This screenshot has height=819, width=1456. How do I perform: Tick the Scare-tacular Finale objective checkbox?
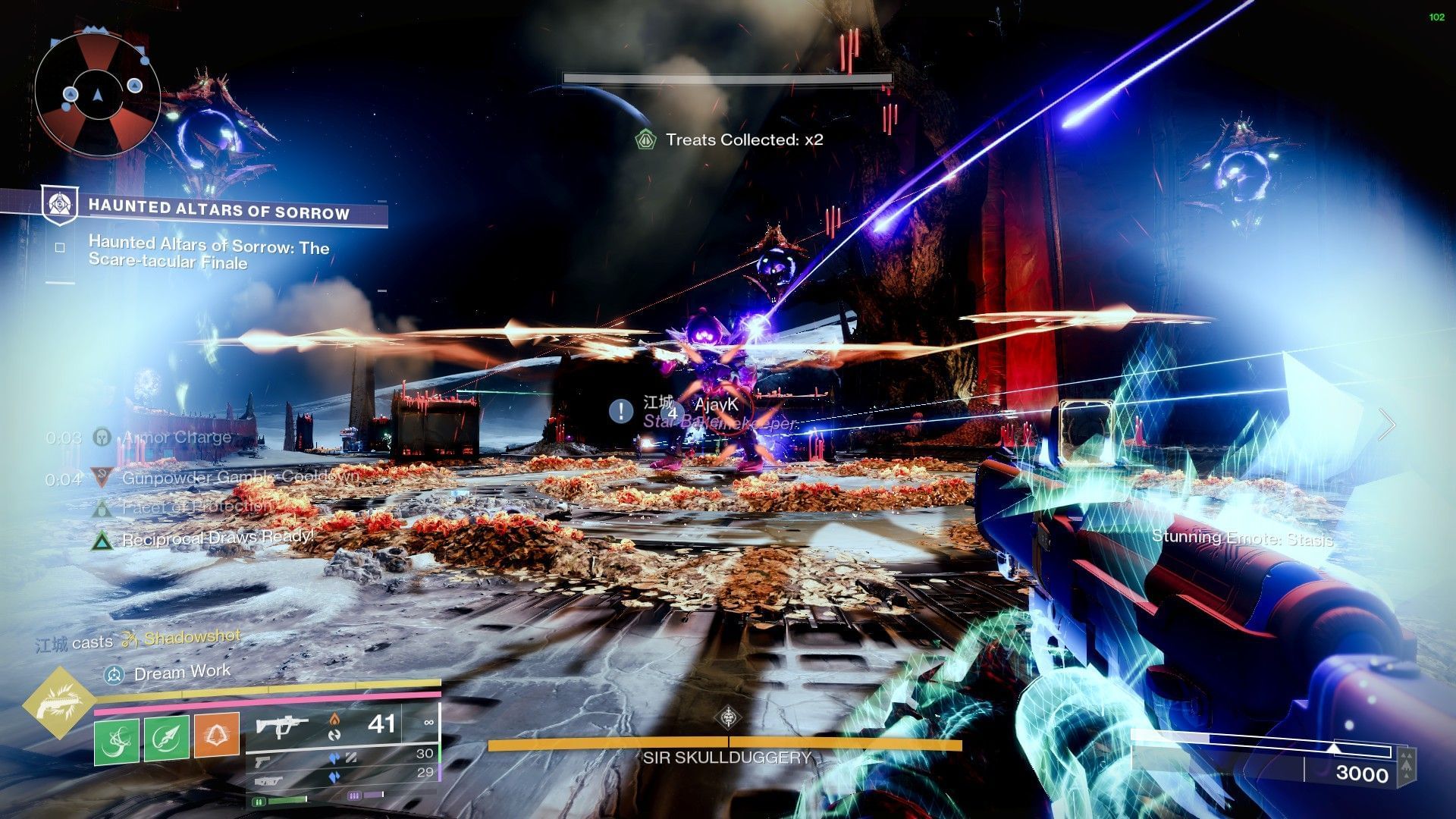[x=60, y=247]
